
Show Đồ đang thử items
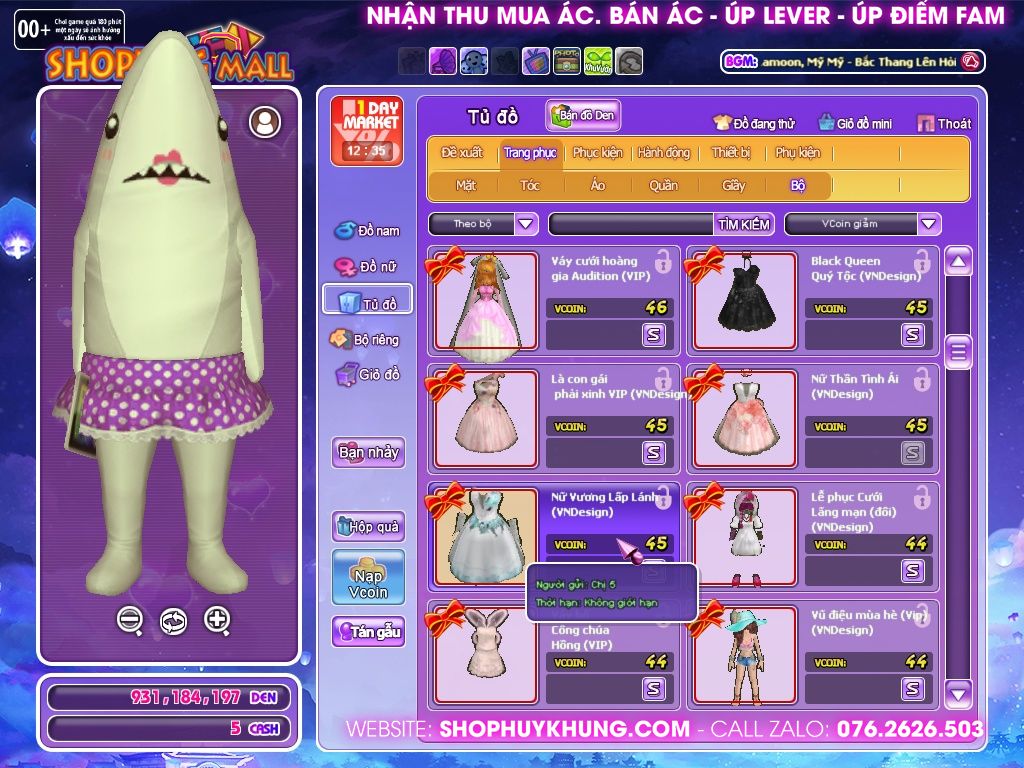[753, 124]
